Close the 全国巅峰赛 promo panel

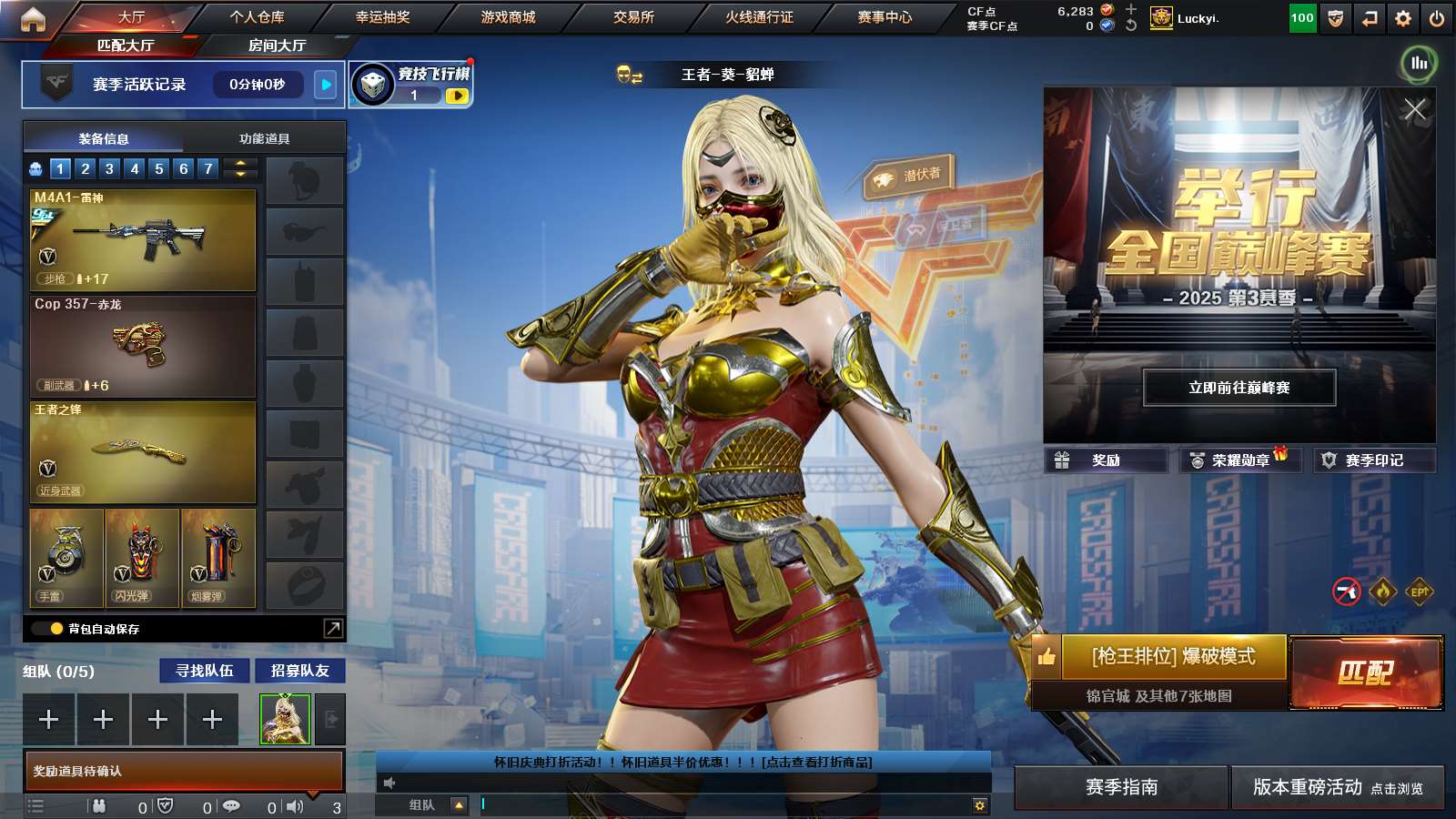click(x=1414, y=109)
